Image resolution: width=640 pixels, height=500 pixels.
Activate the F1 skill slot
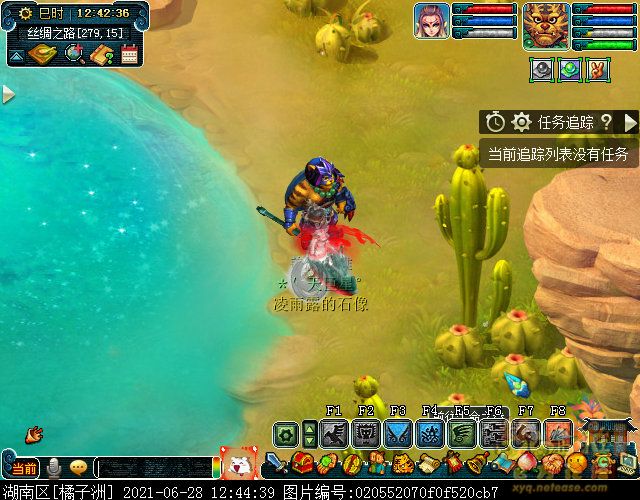click(334, 433)
